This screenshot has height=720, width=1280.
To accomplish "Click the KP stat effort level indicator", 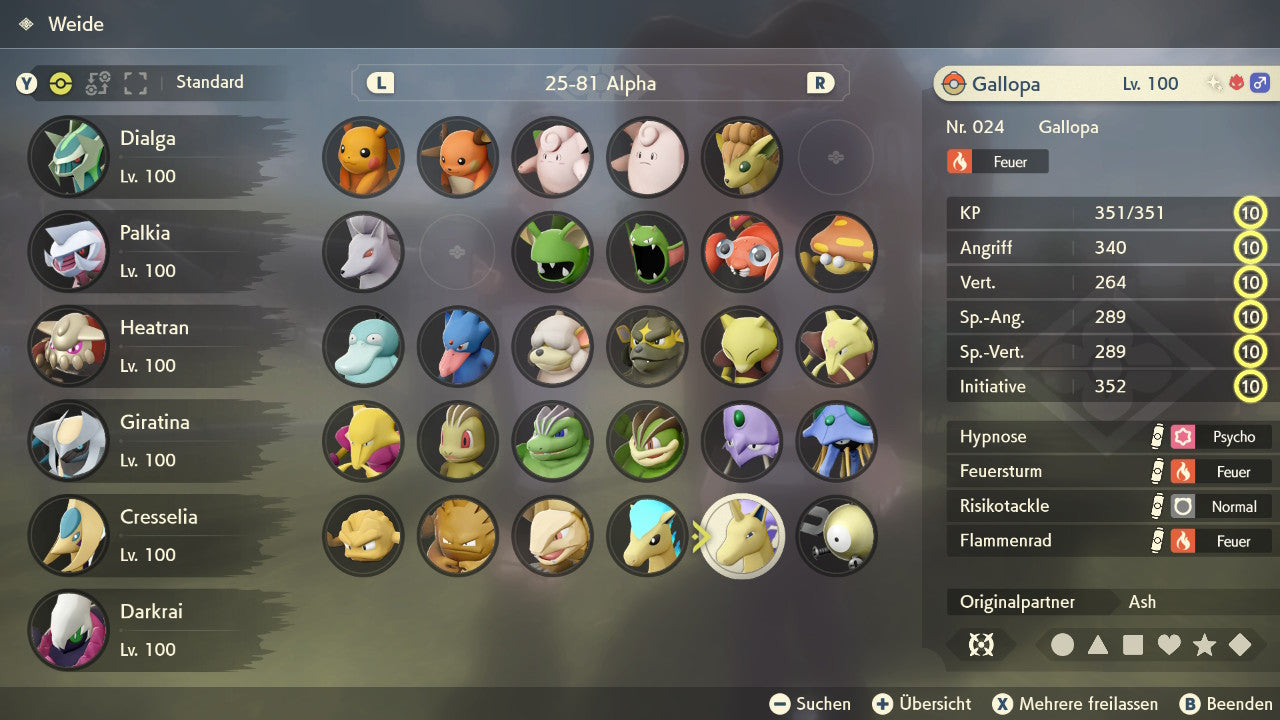I will click(x=1251, y=213).
